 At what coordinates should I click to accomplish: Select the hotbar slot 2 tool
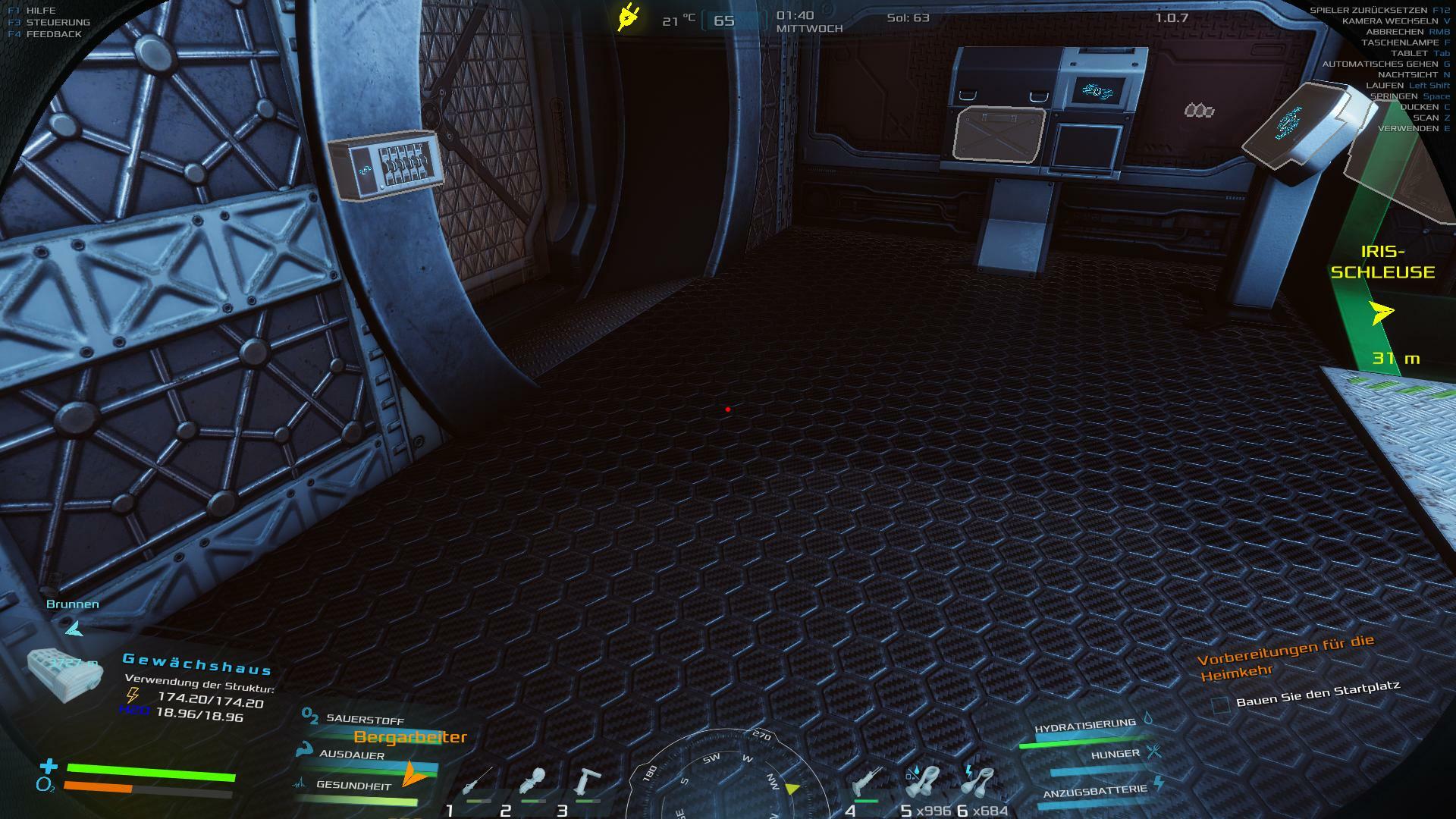(x=532, y=783)
